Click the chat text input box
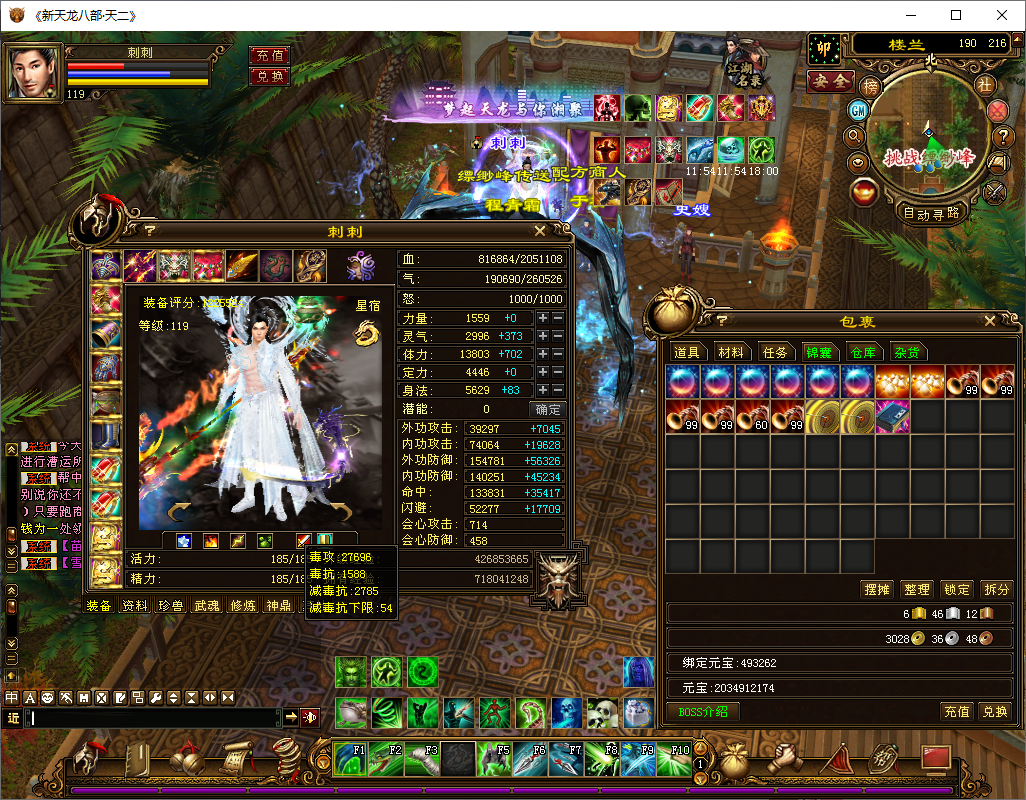1026x800 pixels. (155, 718)
